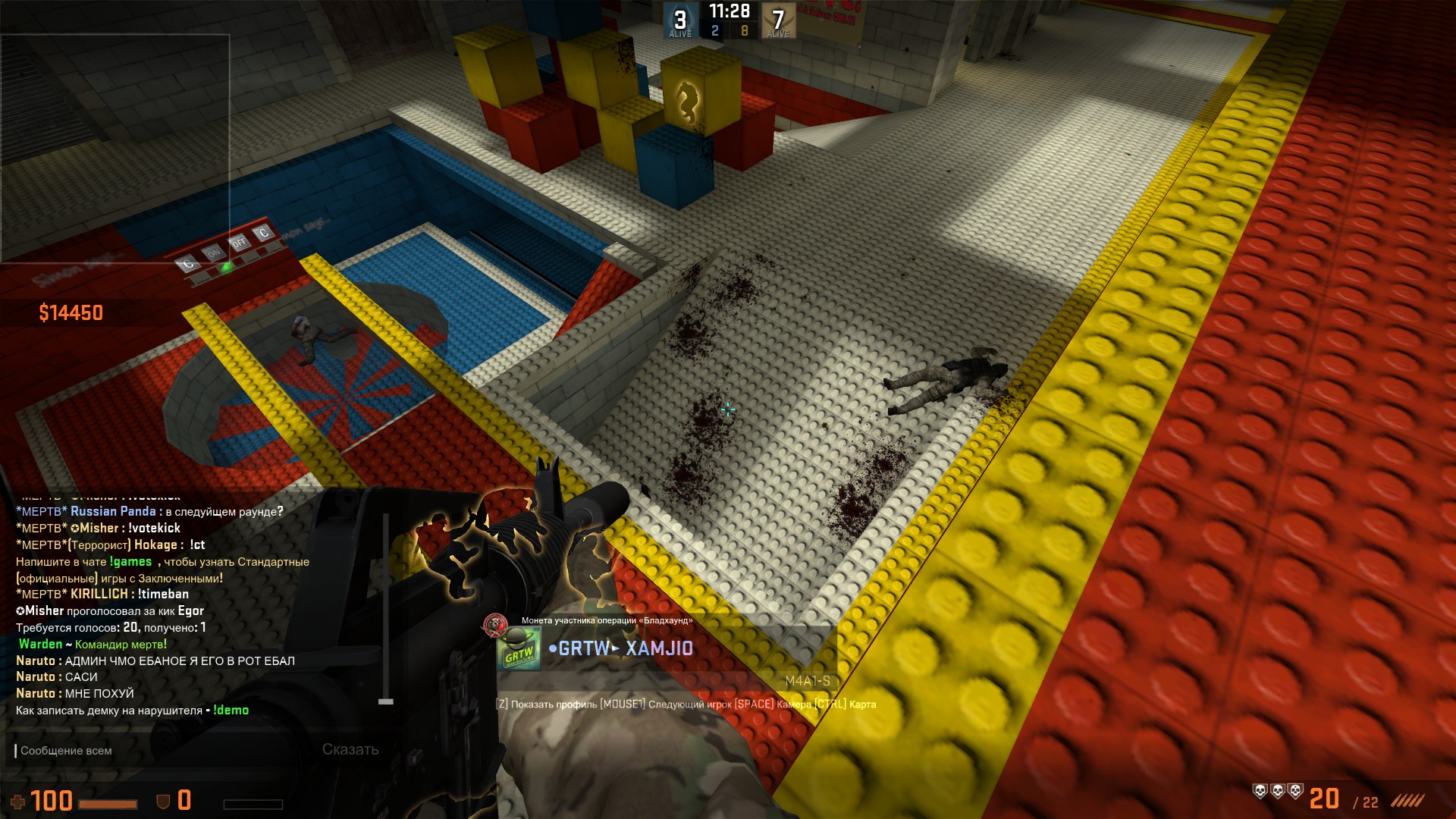The width and height of the screenshot is (1456, 819).
Task: Click the radar minimap panel
Action: 115,148
